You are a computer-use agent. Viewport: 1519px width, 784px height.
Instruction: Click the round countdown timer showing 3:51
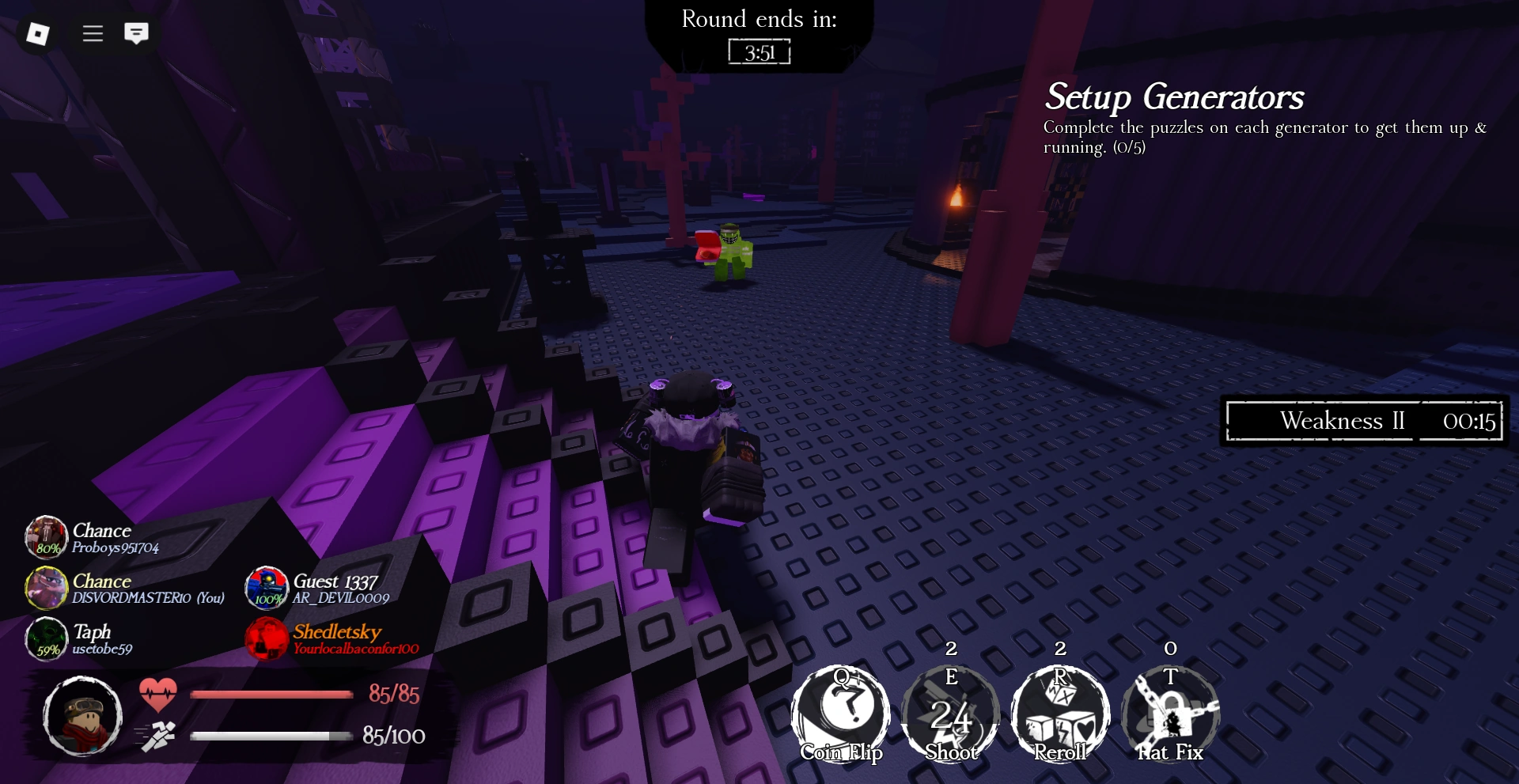(x=758, y=53)
